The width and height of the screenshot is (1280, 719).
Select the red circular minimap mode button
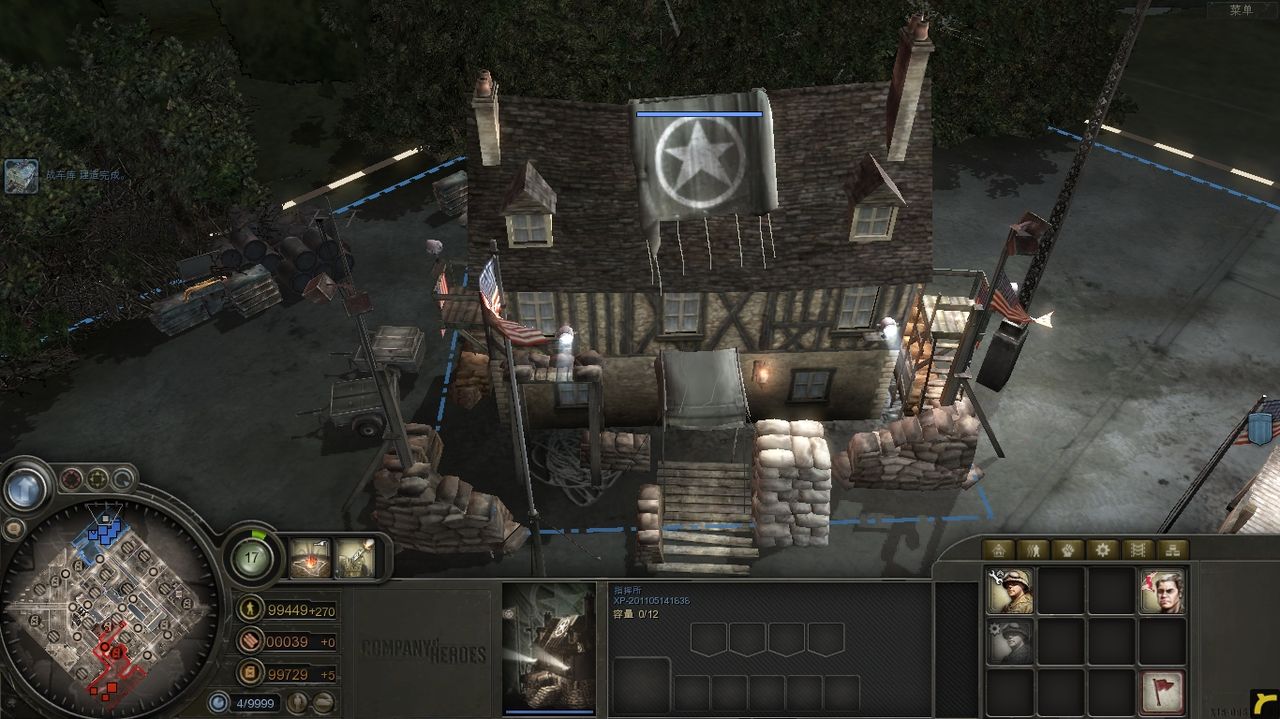point(71,479)
